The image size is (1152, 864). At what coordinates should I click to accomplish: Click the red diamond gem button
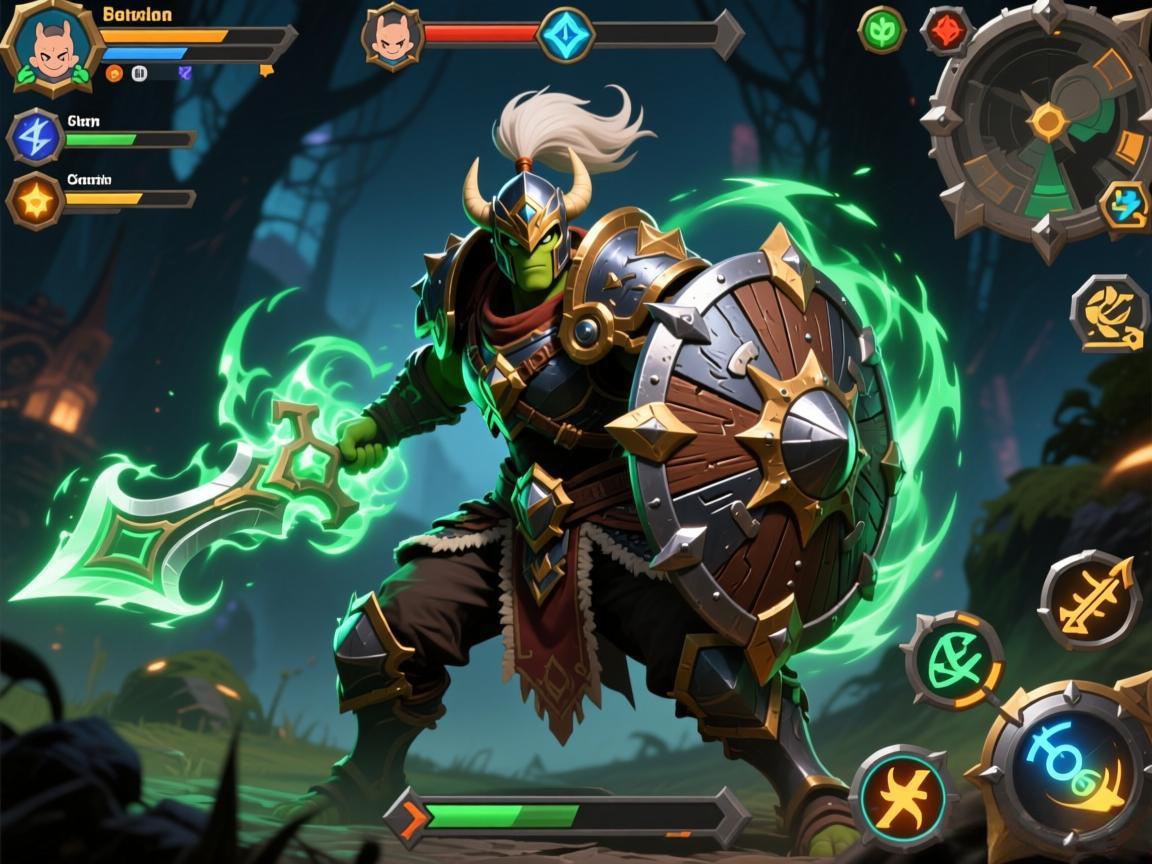[944, 30]
